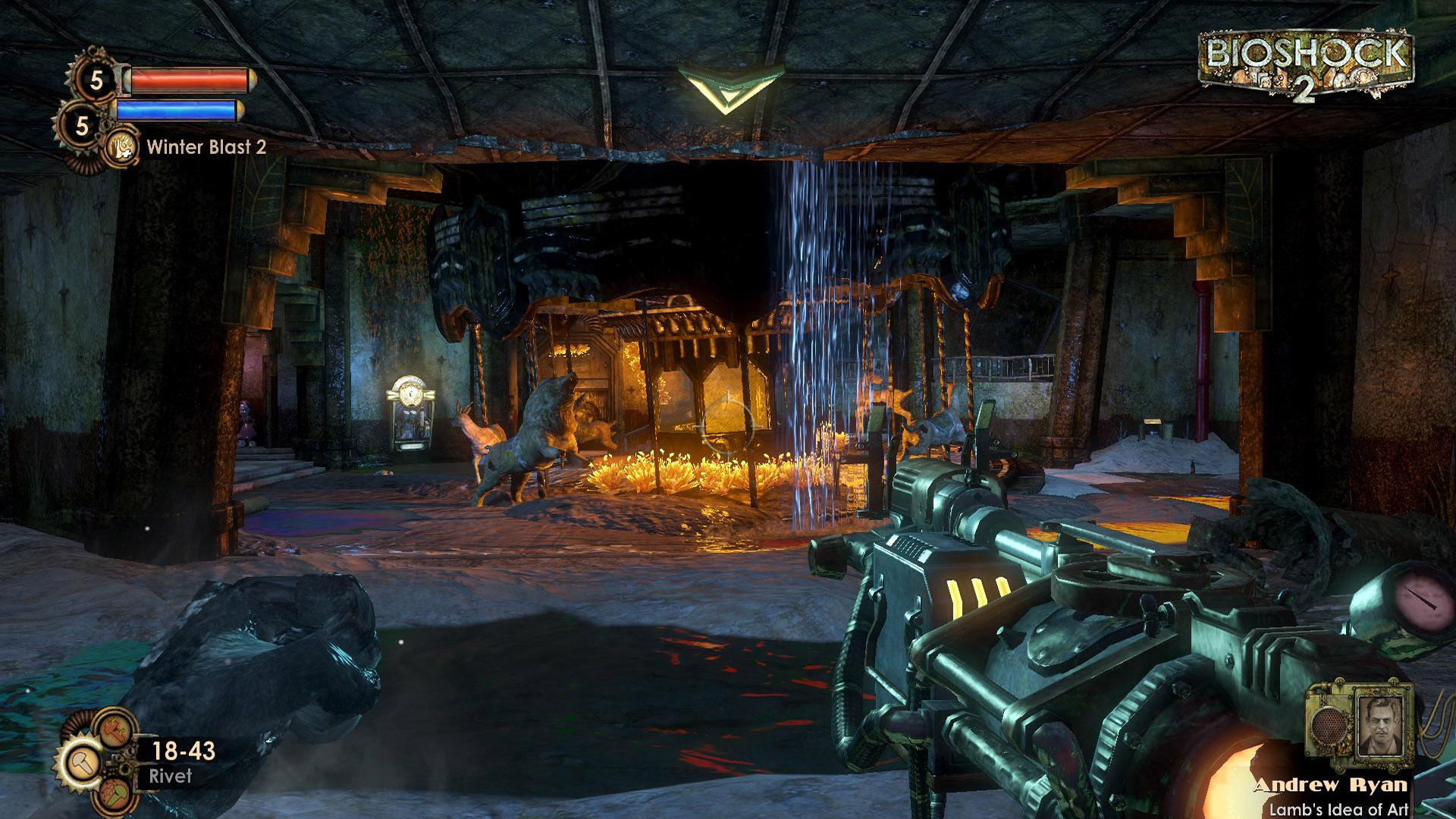The image size is (1456, 819).
Task: Click the Andrew Ryan portrait thumbnail
Action: [x=1380, y=724]
